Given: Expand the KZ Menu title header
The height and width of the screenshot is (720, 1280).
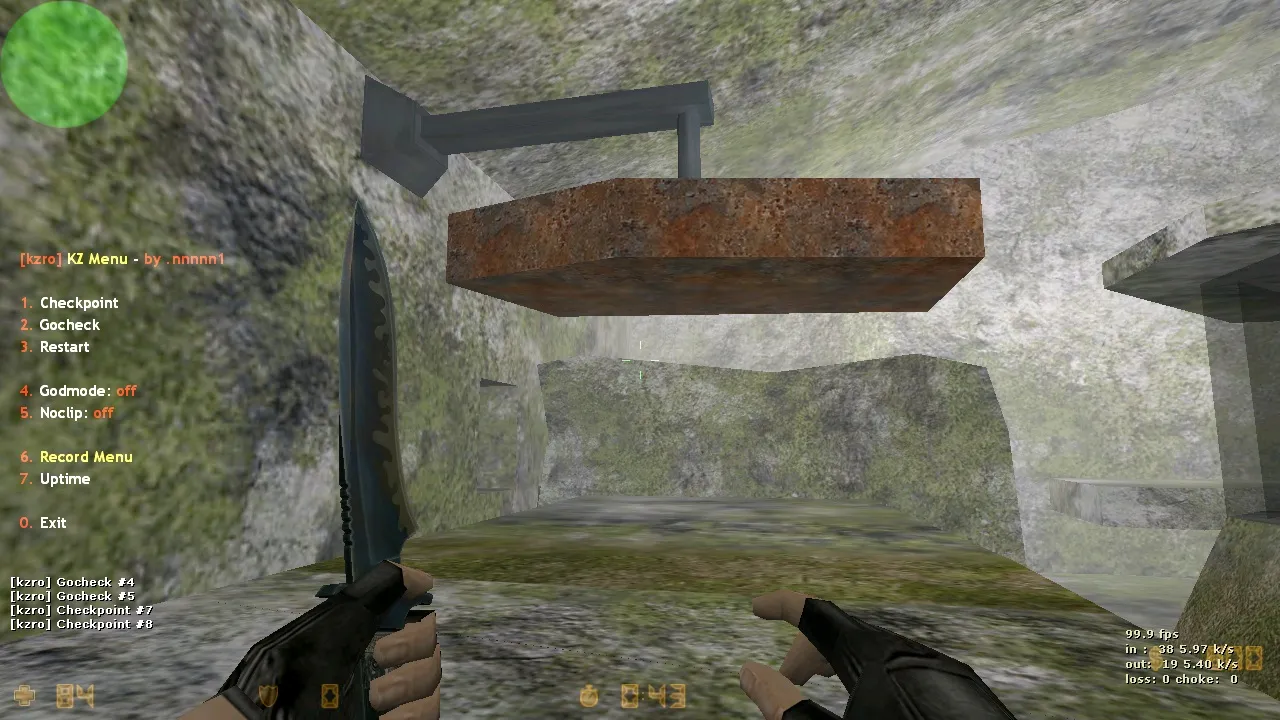Looking at the screenshot, I should 122,258.
